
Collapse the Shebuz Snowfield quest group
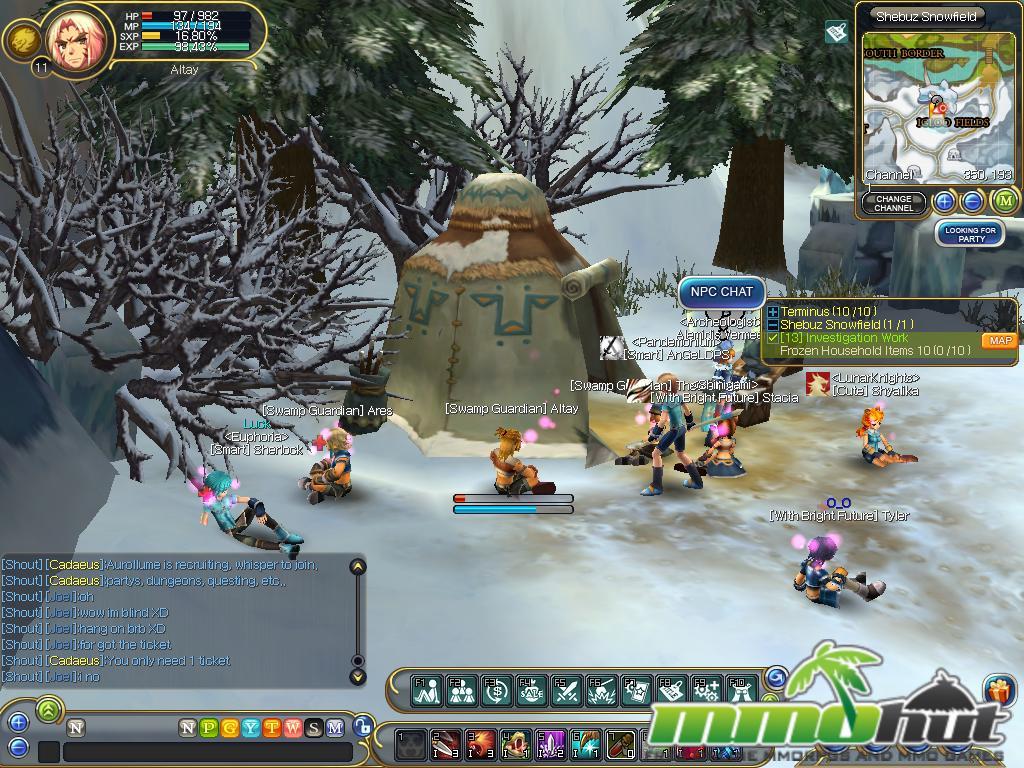pos(773,325)
